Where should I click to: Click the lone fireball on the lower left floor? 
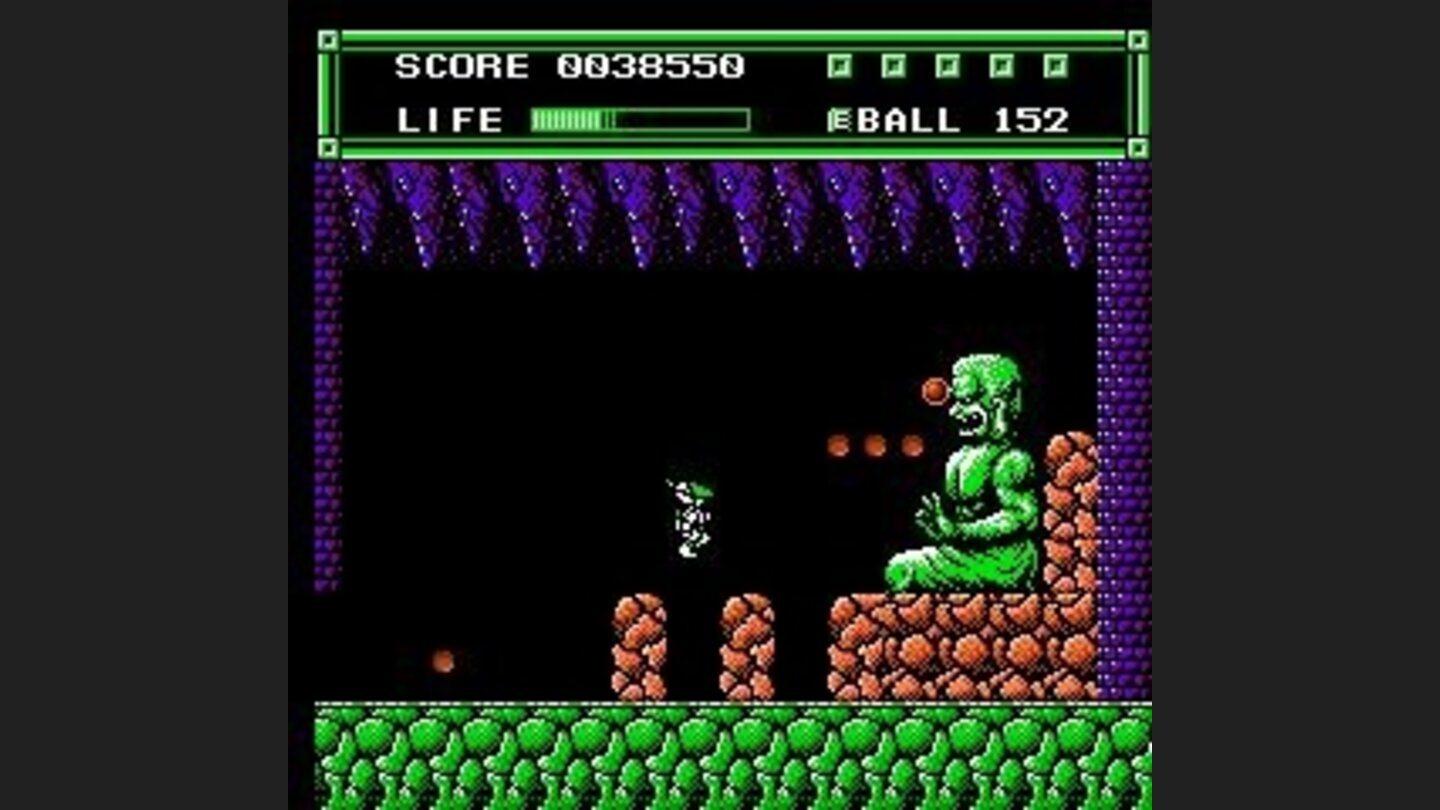click(443, 659)
